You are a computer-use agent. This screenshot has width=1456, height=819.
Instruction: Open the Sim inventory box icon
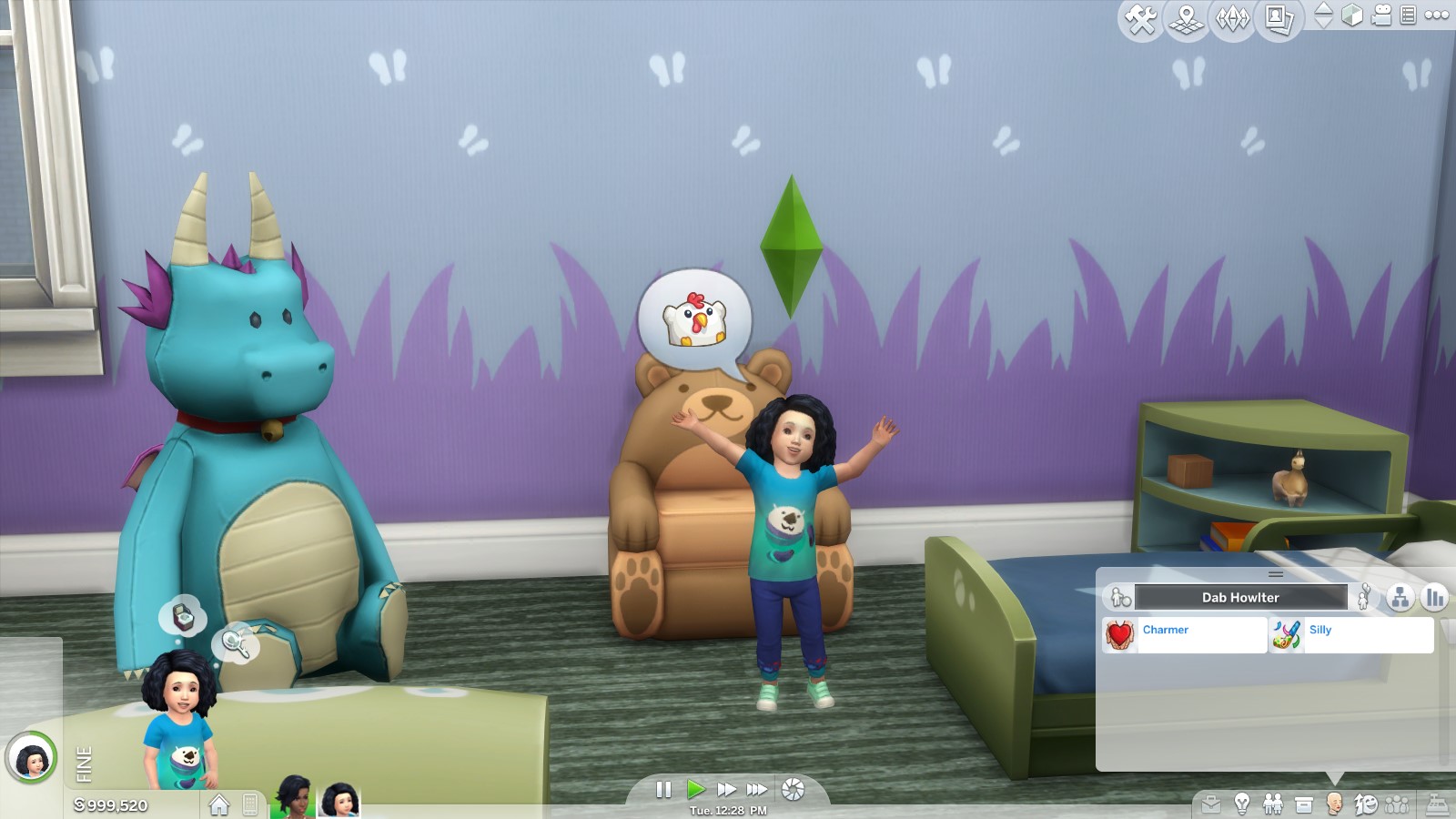tap(1303, 804)
